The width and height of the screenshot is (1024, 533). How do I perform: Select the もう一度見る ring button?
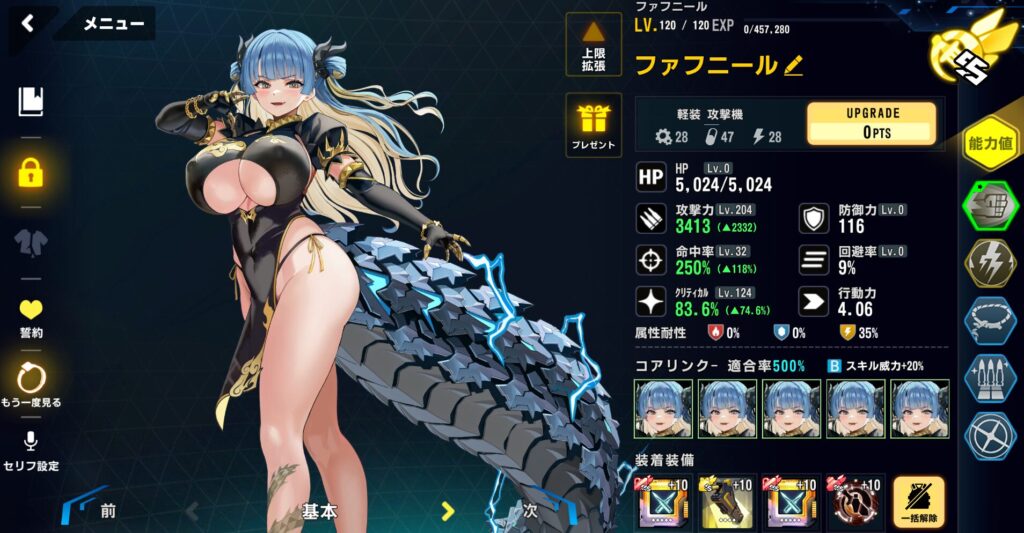click(x=31, y=385)
